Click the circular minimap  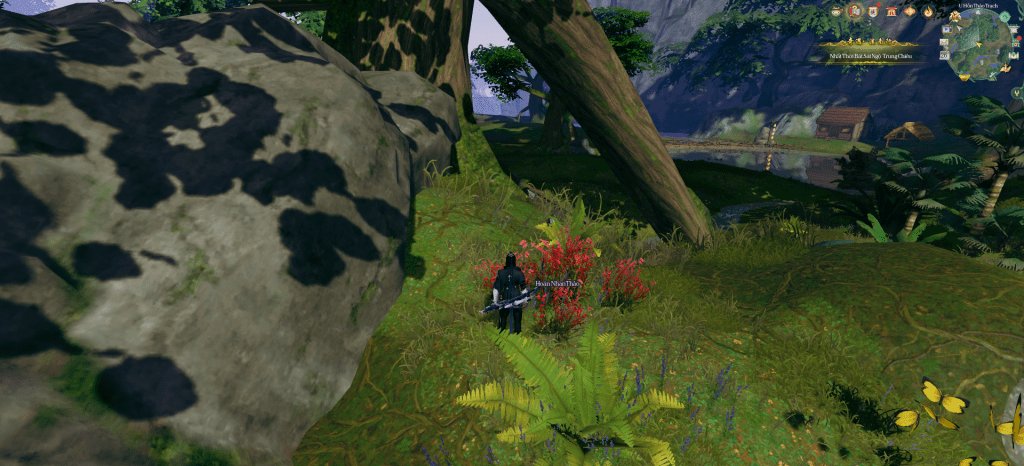[x=981, y=45]
